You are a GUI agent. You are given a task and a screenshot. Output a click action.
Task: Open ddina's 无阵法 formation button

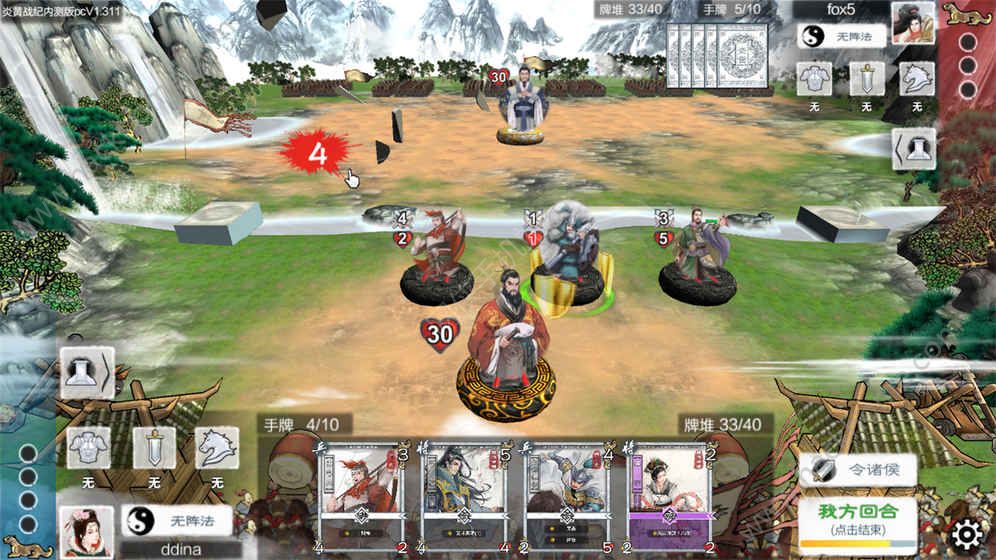(x=177, y=521)
